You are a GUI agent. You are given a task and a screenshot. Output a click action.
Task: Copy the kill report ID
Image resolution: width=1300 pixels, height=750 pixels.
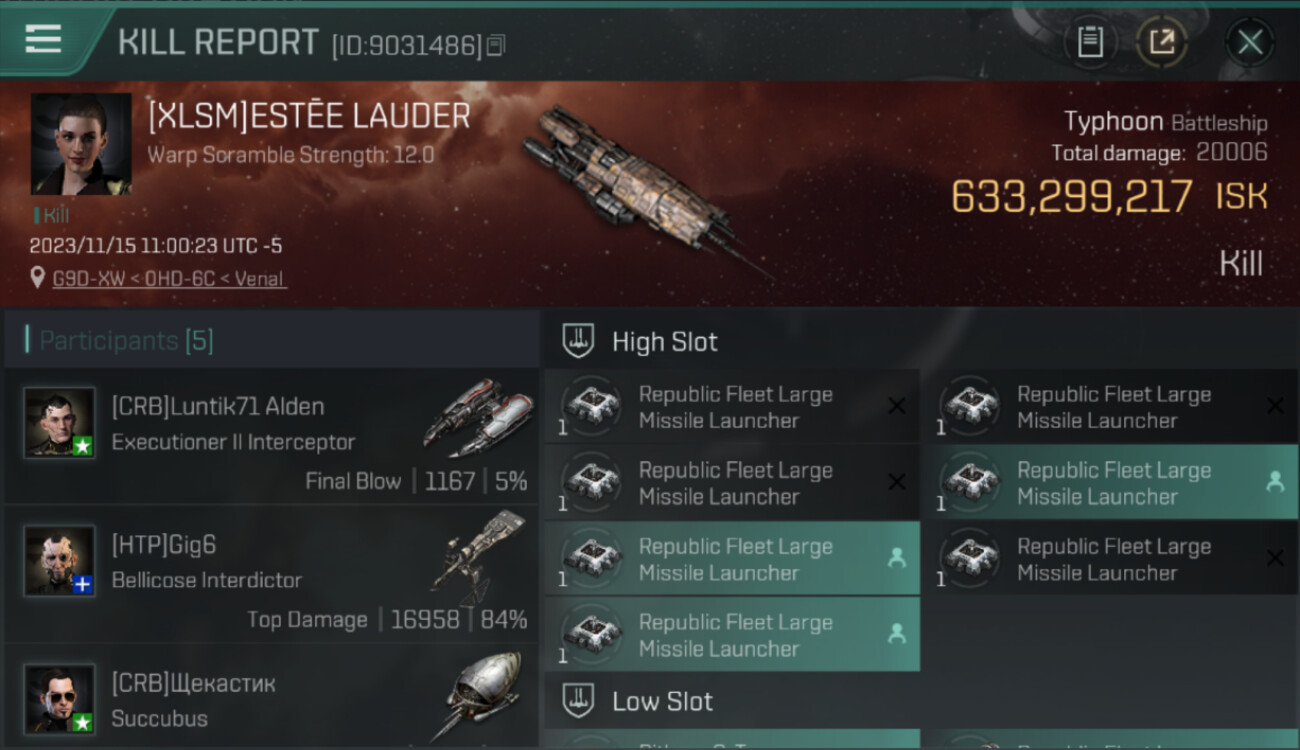coord(497,45)
